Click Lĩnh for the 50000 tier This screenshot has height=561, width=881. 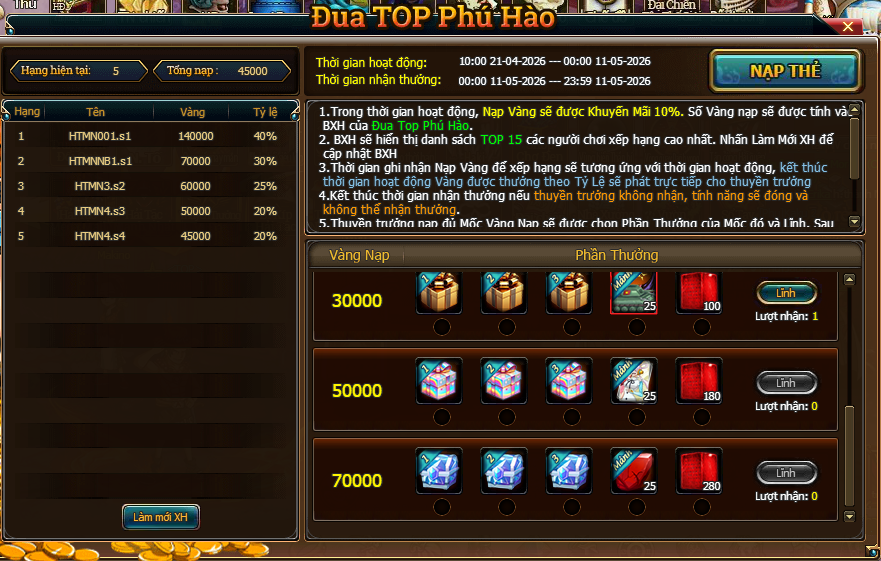786,383
